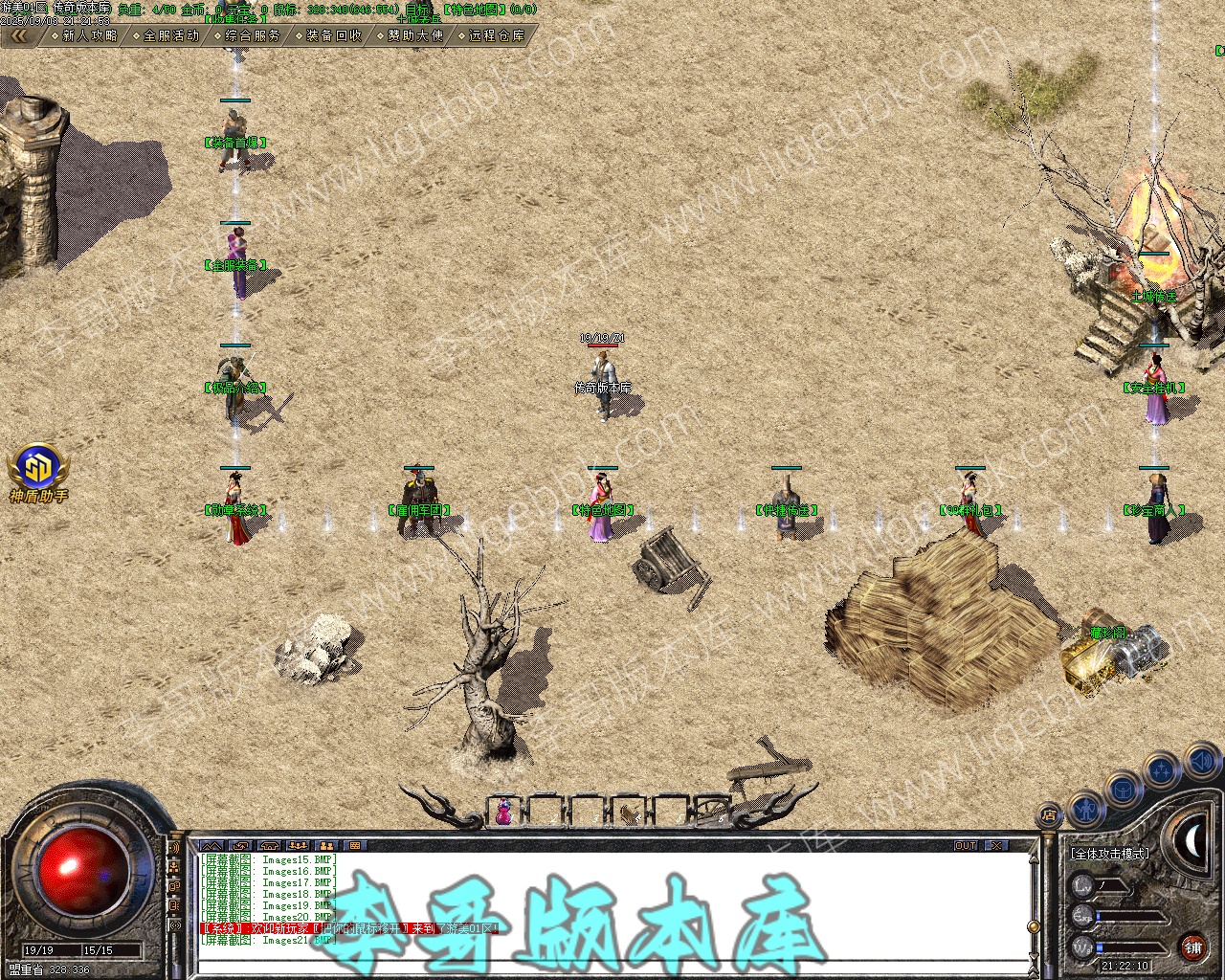Open the group icon on chat toolbar
Image resolution: width=1225 pixels, height=980 pixels.
(x=326, y=846)
